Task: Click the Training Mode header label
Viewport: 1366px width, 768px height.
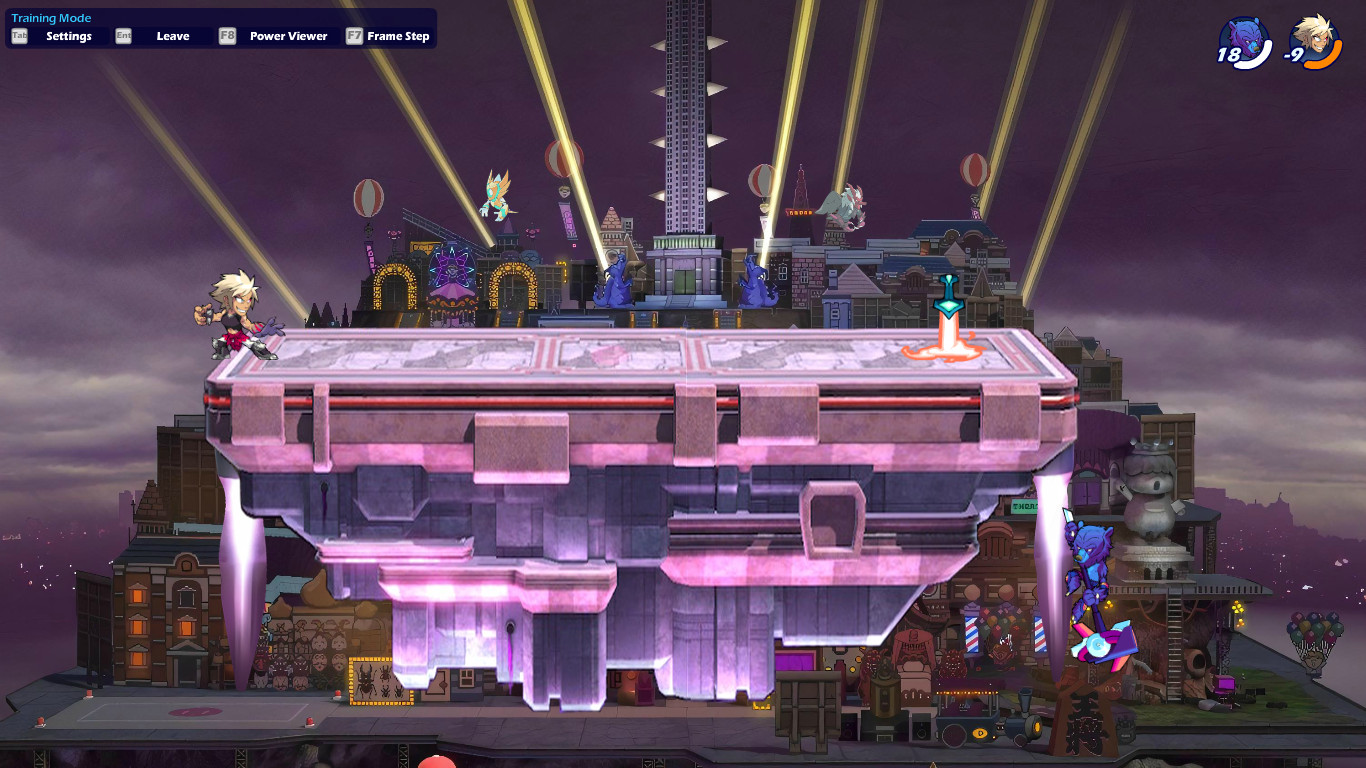Action: [x=50, y=17]
